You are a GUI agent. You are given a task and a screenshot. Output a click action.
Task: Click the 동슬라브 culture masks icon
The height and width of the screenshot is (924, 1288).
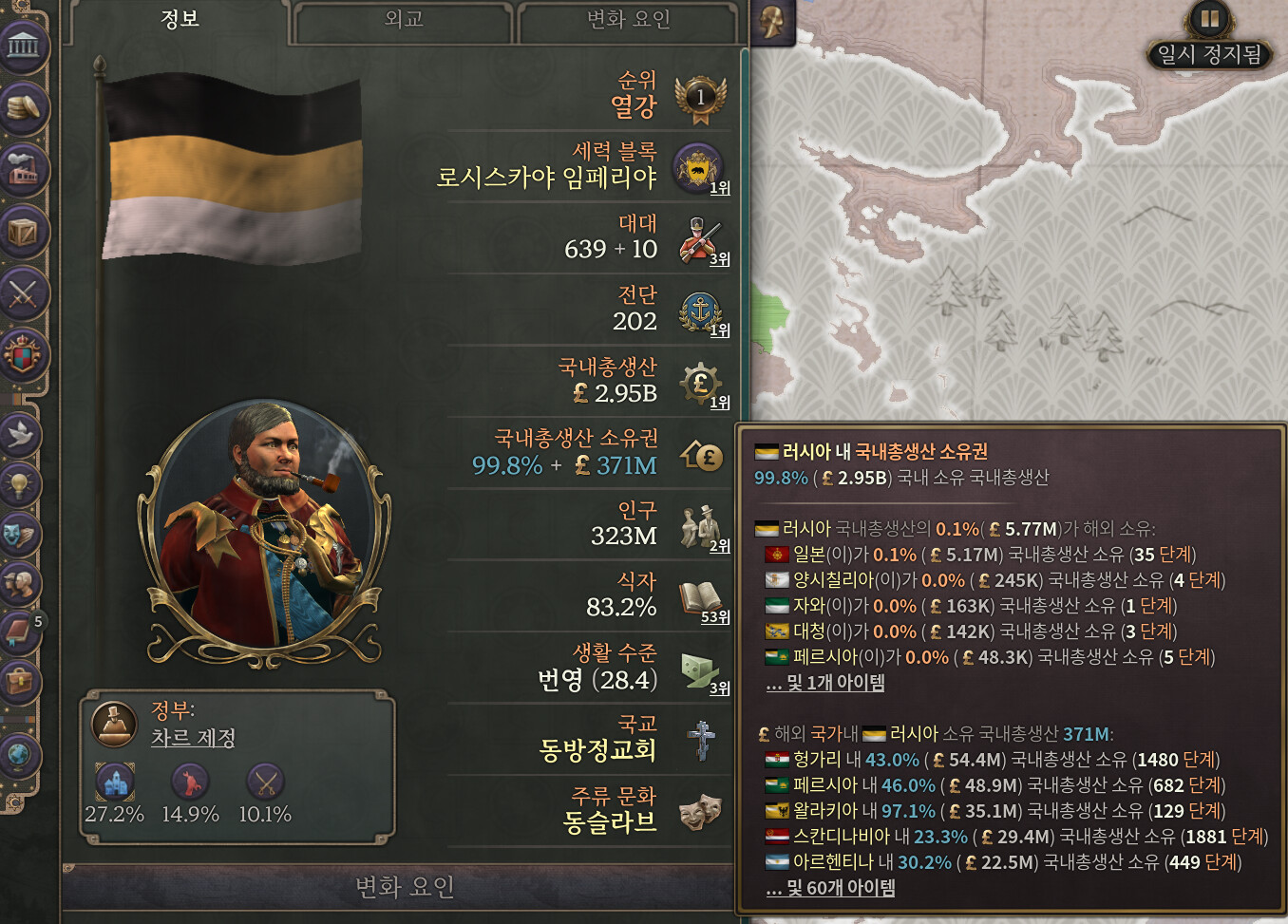[x=701, y=812]
